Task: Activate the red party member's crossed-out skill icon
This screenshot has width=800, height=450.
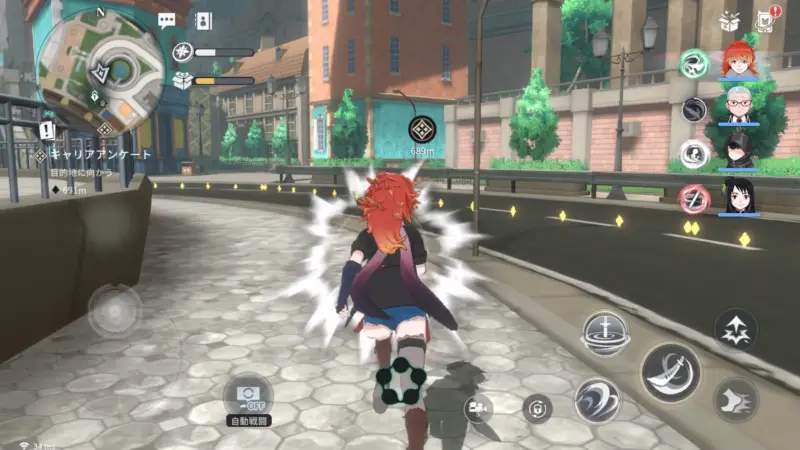Action: point(694,198)
